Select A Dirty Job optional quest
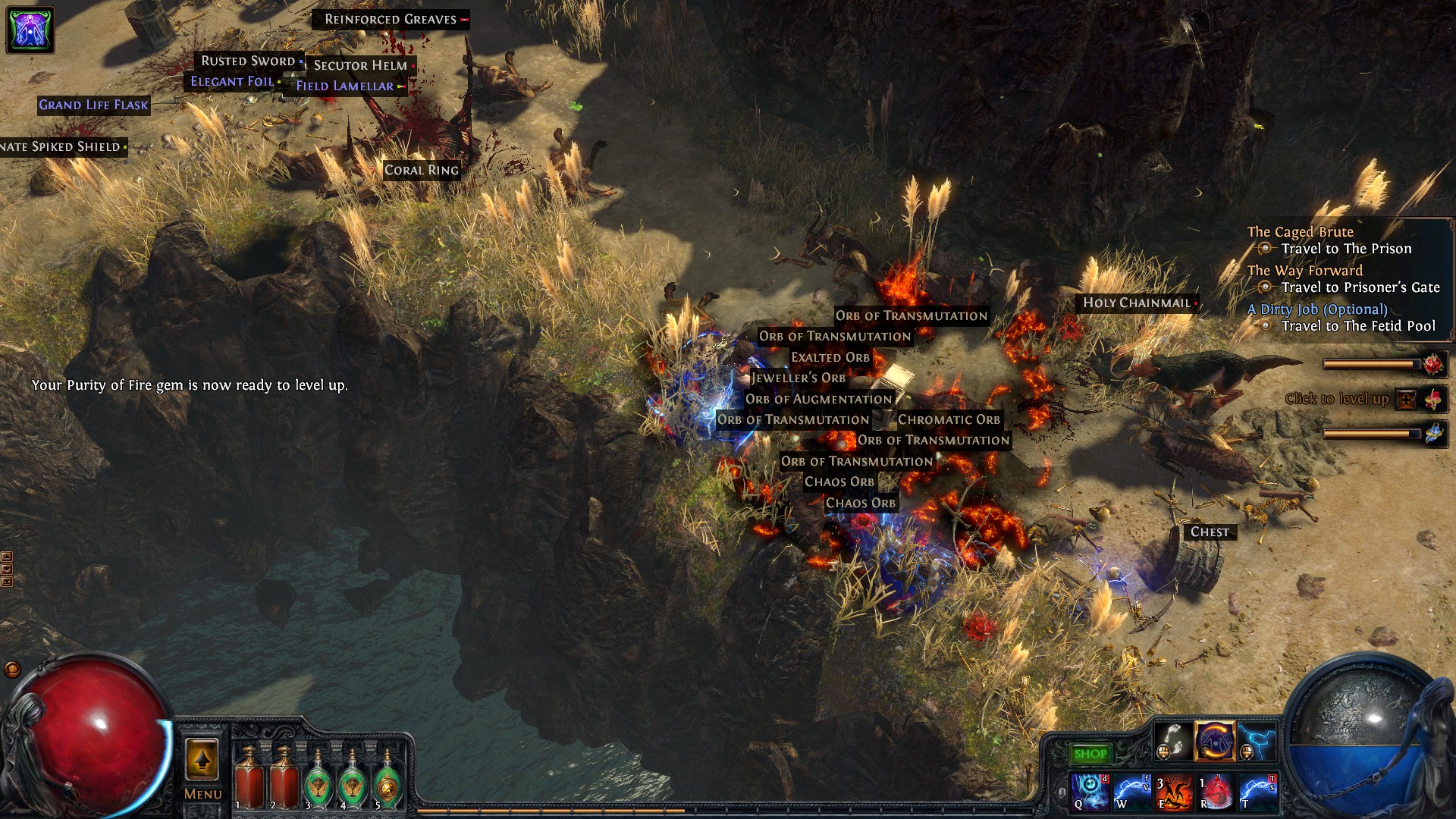 point(1317,309)
